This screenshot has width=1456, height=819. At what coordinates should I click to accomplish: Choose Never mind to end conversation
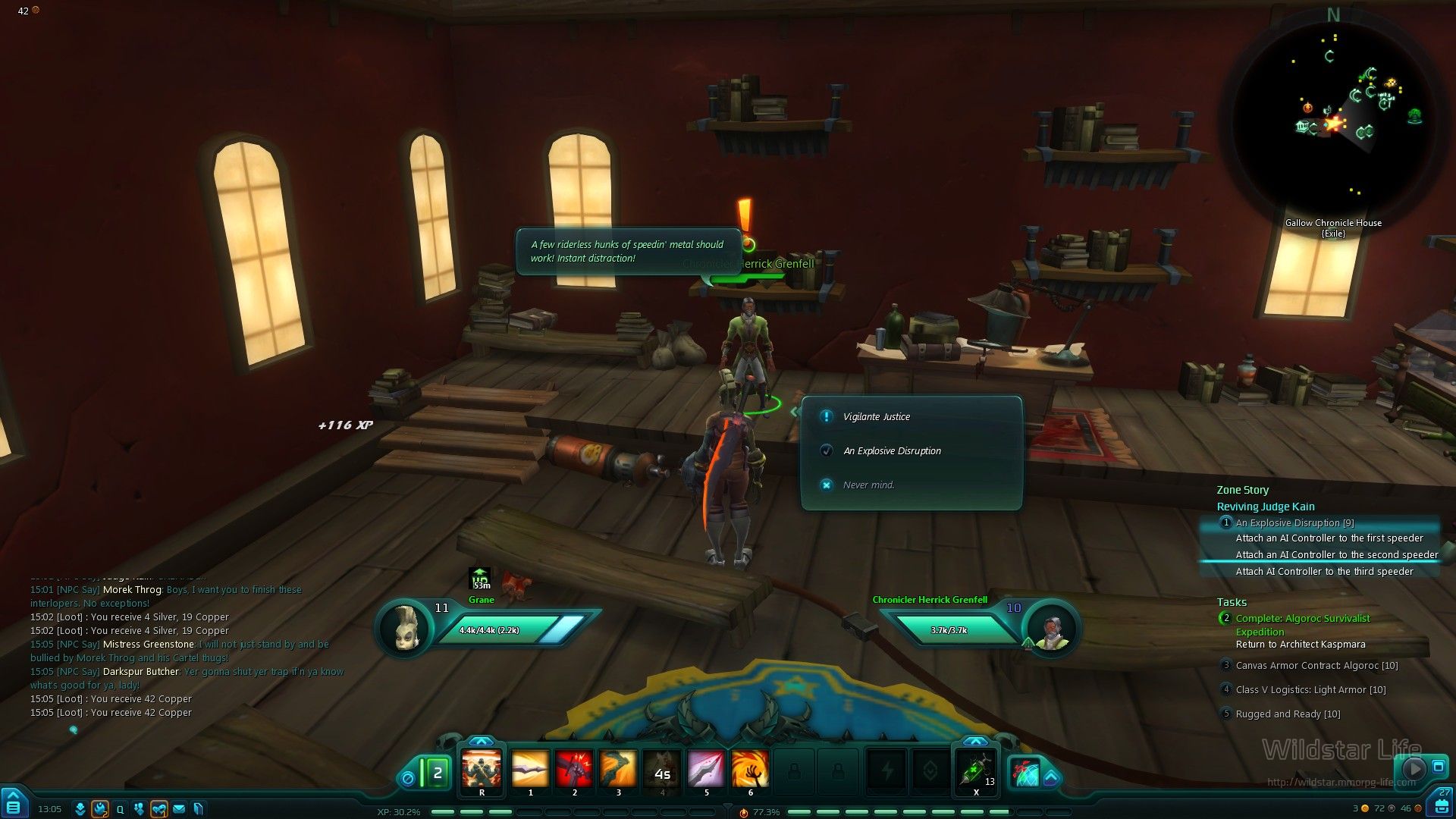(x=868, y=485)
